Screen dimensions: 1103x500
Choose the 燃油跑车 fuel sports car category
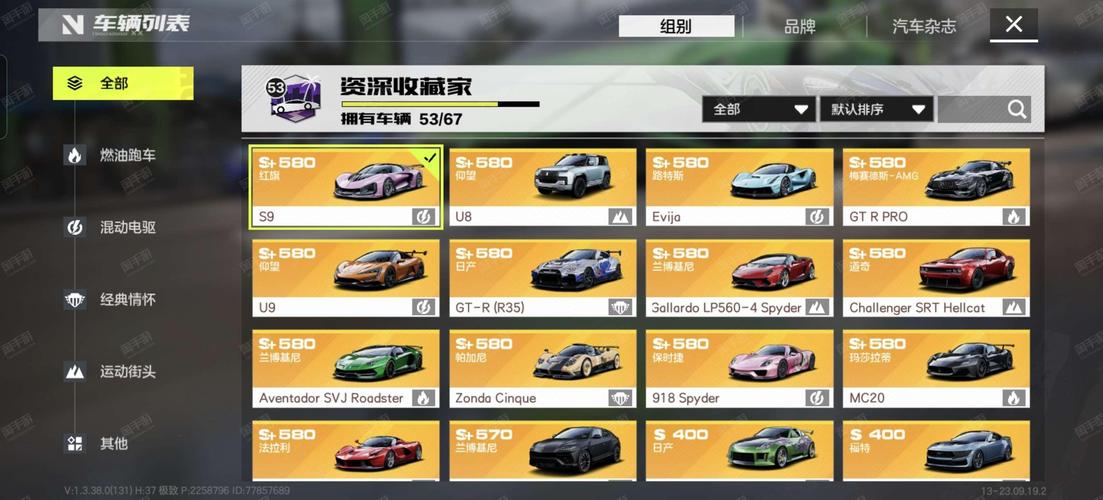pyautogui.click(x=126, y=155)
